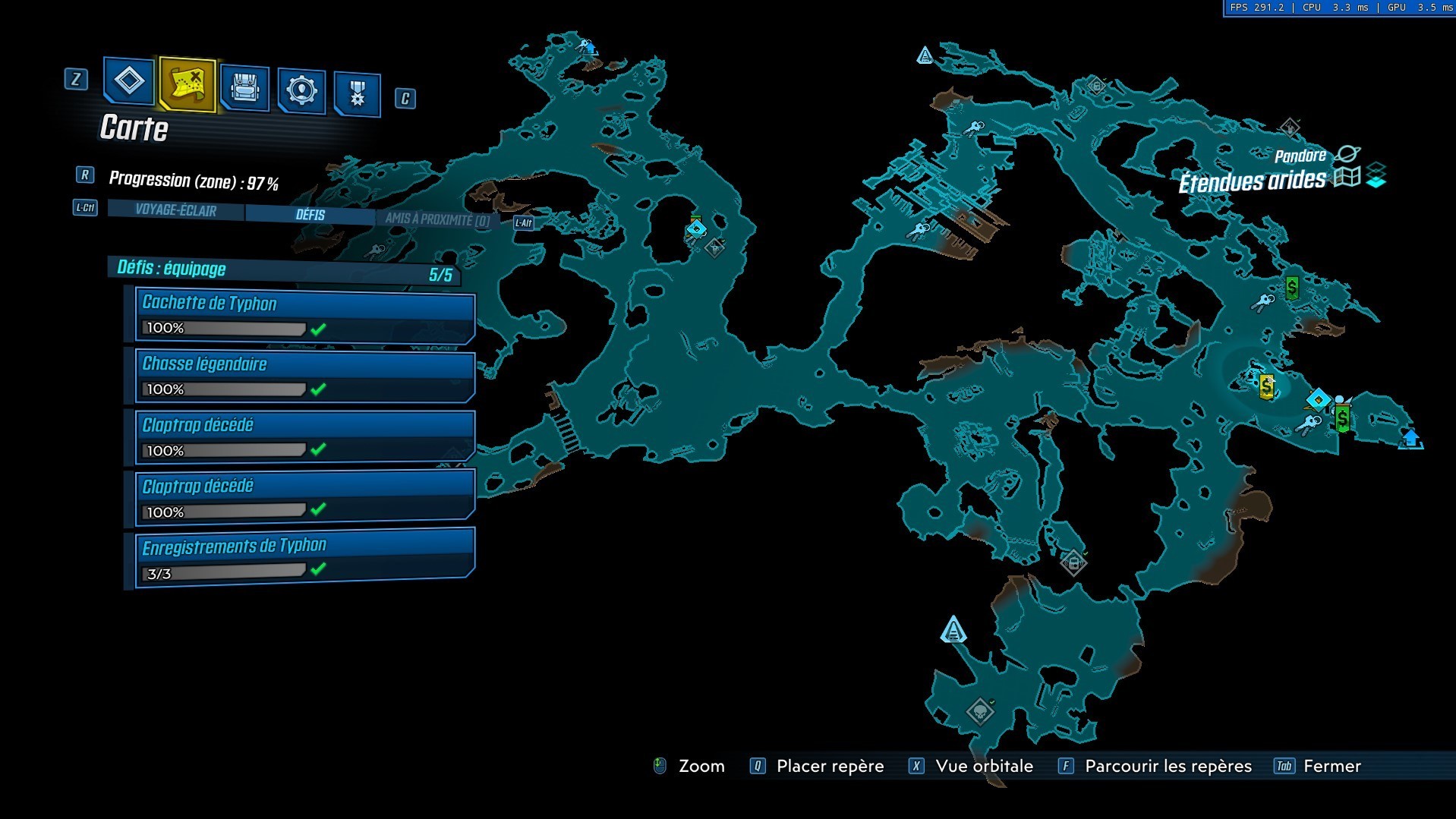
Task: Open the character gear settings icon
Action: tap(301, 89)
